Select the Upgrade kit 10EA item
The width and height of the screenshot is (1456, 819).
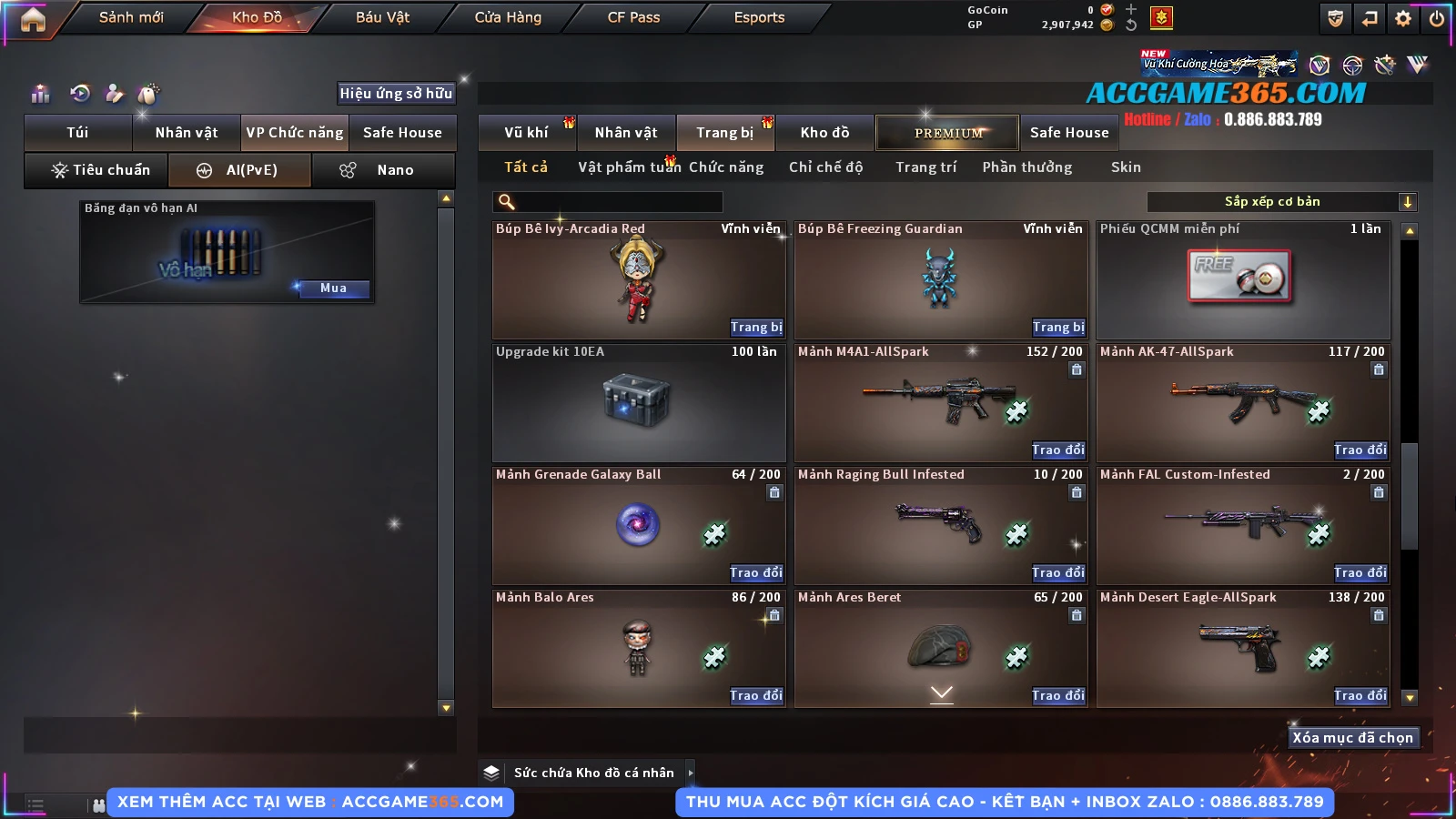638,402
